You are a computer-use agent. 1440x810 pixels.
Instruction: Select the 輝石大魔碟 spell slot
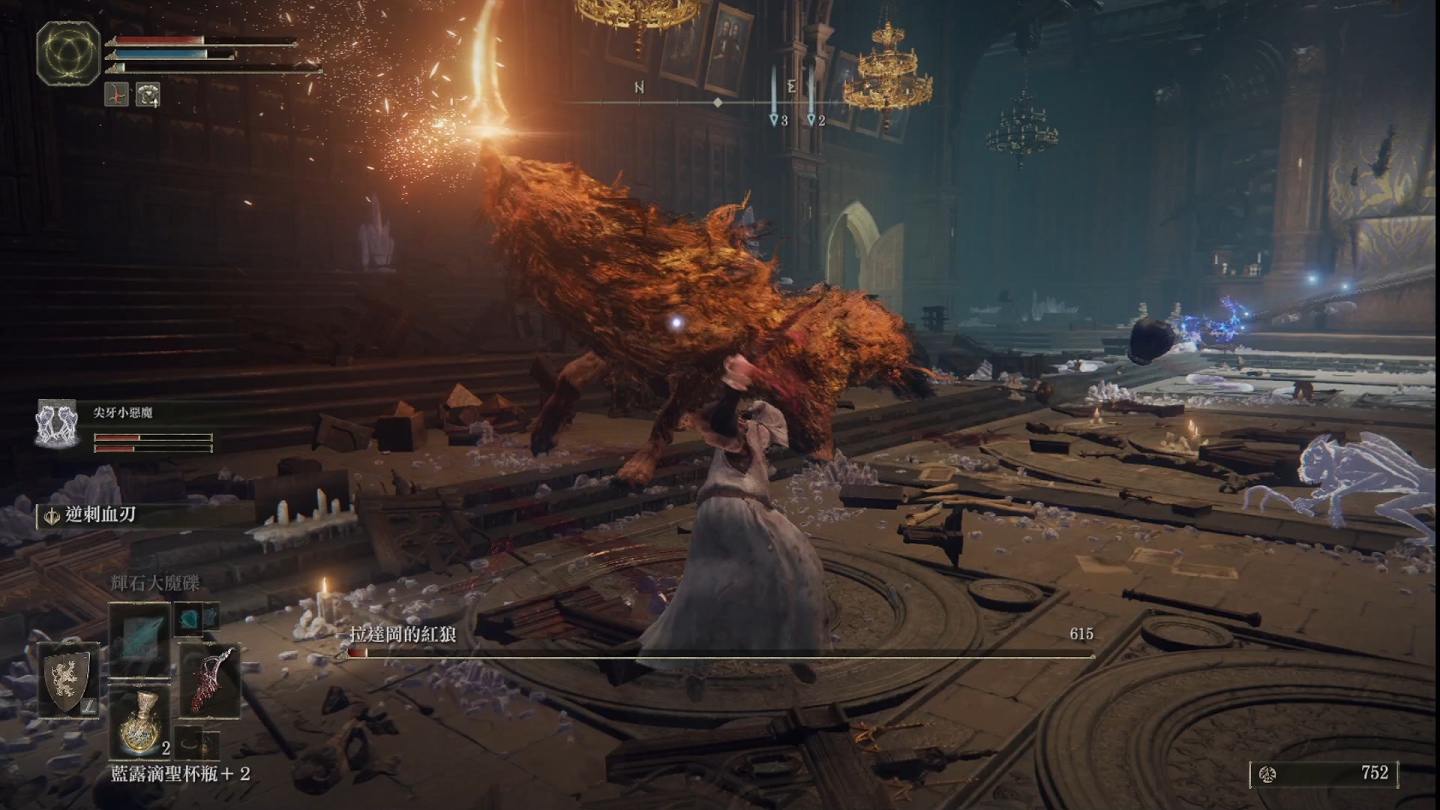pyautogui.click(x=140, y=638)
